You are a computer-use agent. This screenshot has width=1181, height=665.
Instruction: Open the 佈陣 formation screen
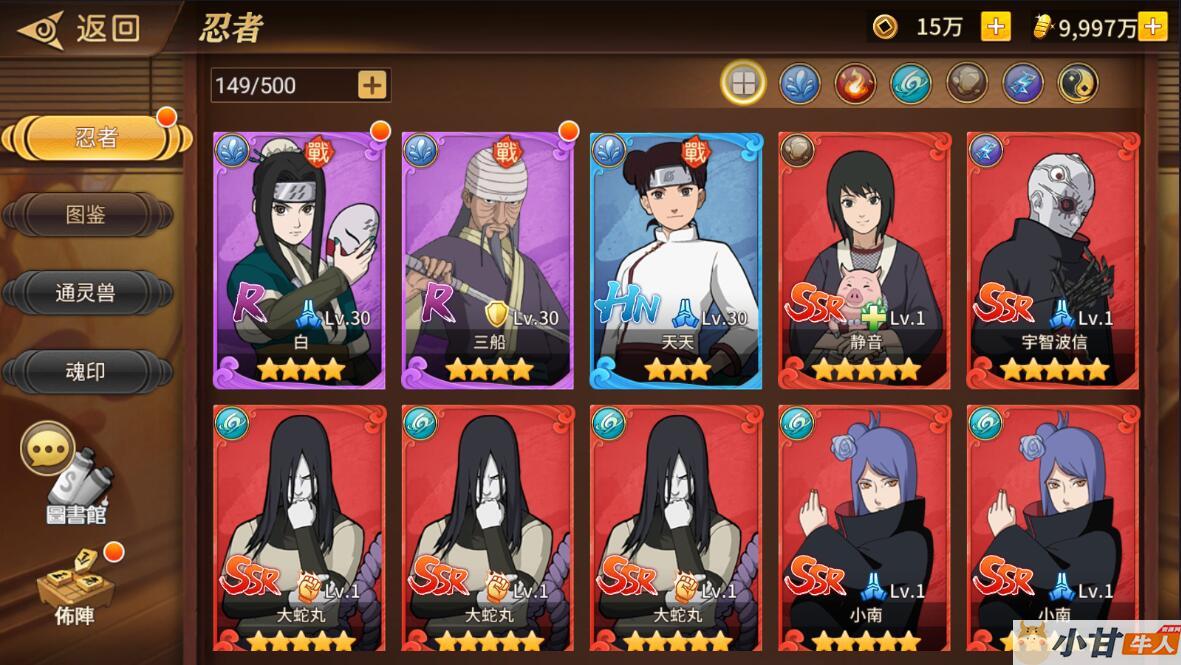(75, 590)
